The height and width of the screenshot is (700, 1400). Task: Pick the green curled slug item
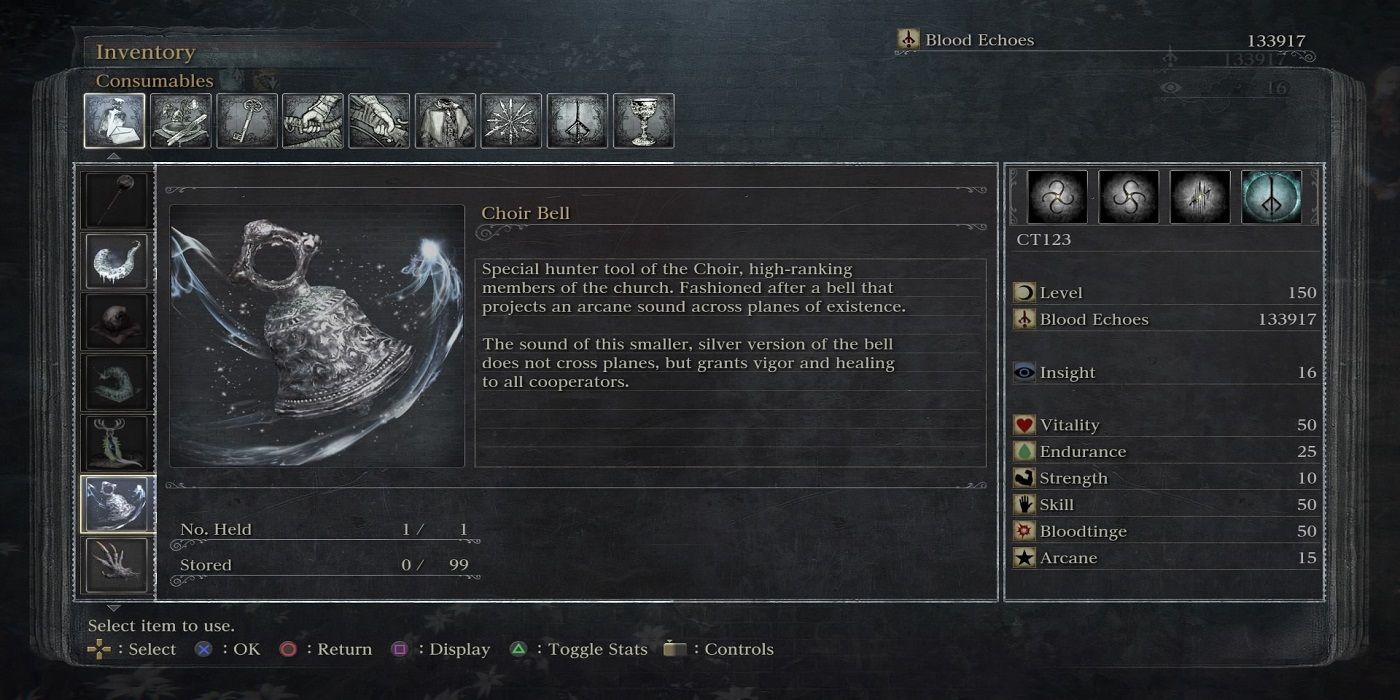point(117,383)
